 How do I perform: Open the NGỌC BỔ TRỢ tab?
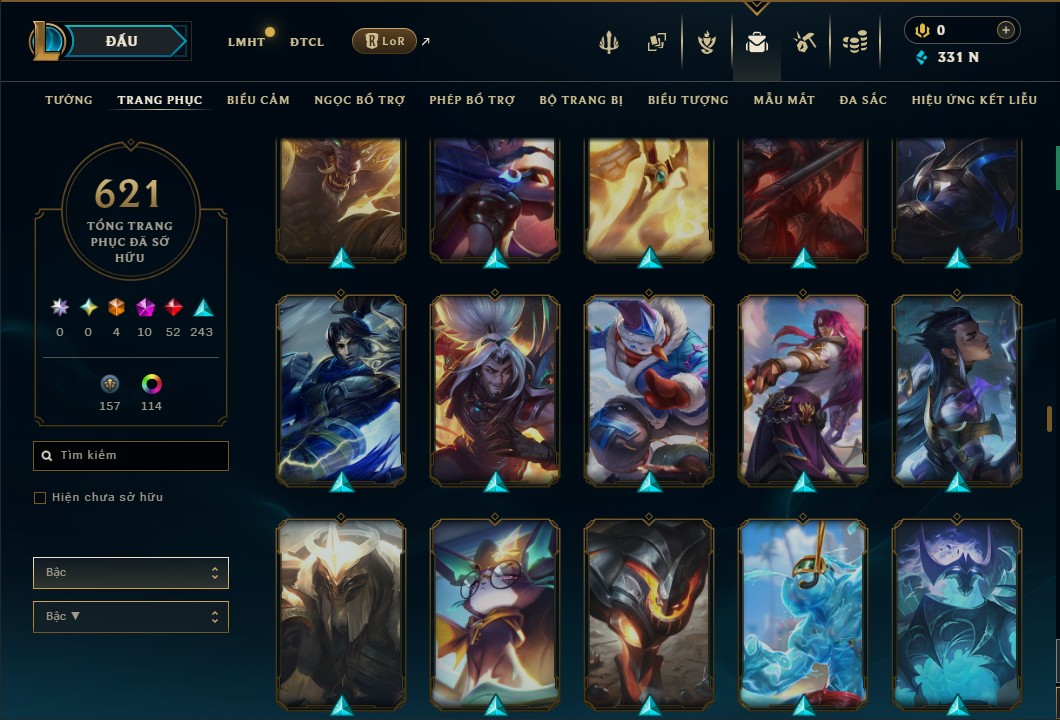pos(359,100)
